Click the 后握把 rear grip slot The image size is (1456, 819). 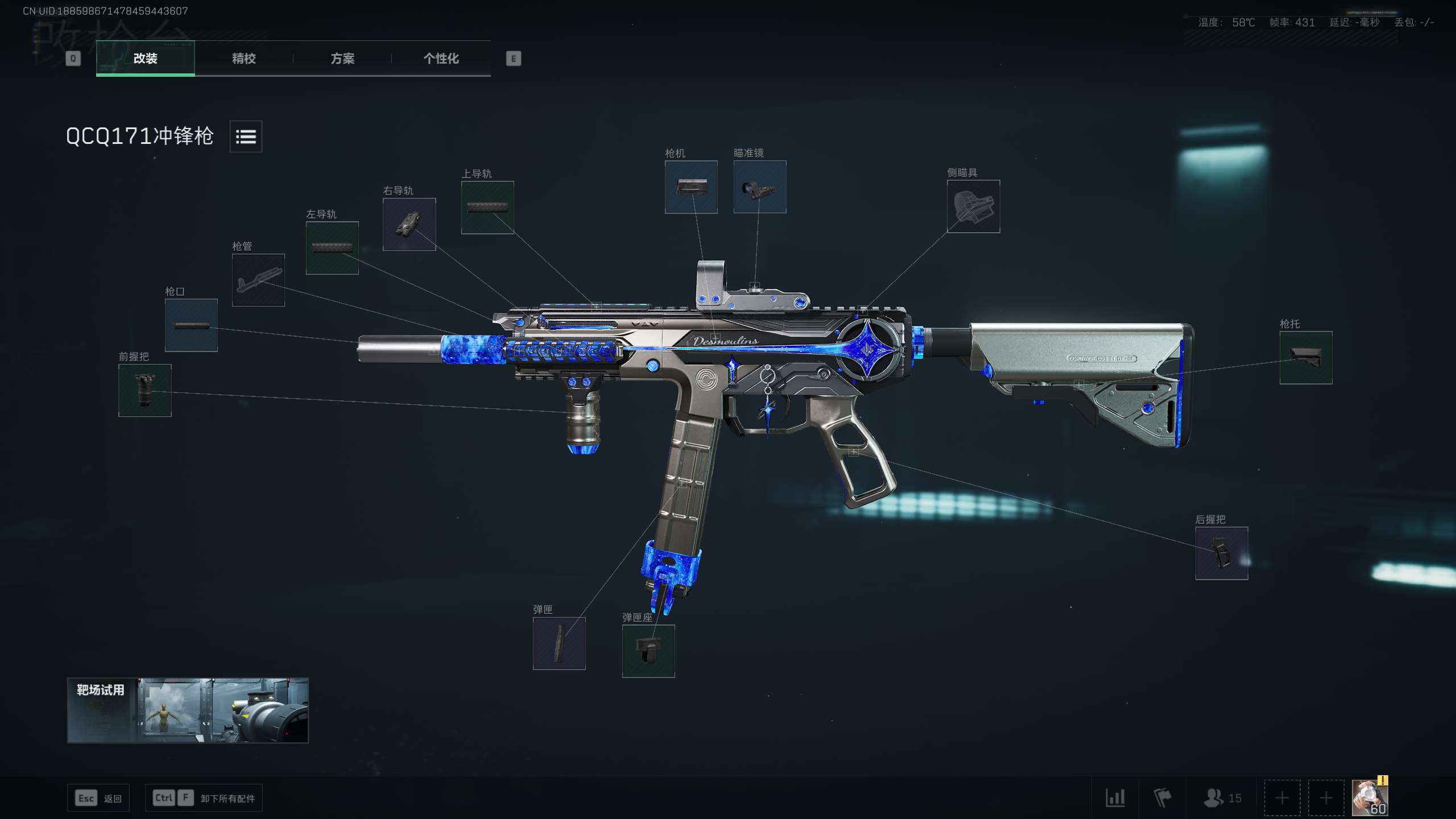pos(1222,553)
